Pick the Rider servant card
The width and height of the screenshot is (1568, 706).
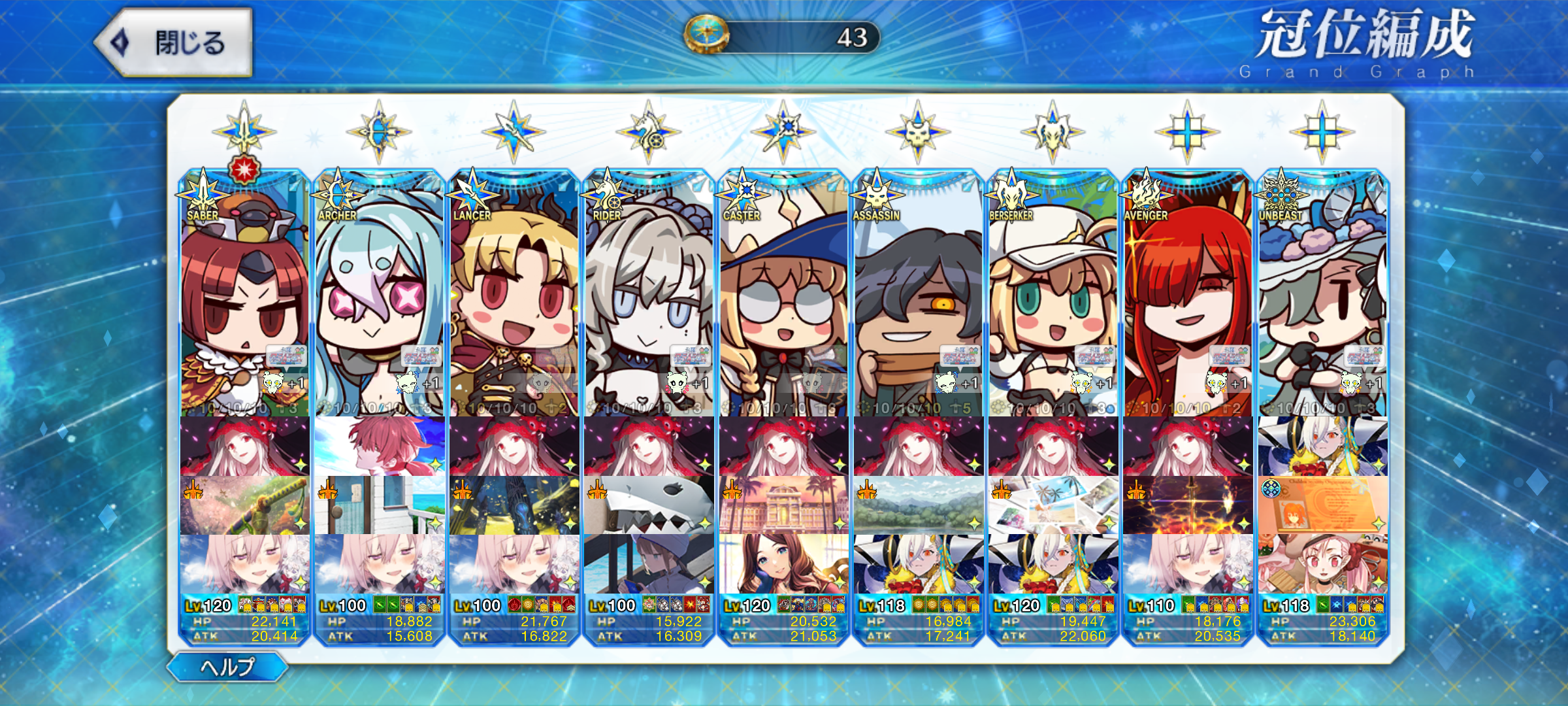pyautogui.click(x=649, y=294)
